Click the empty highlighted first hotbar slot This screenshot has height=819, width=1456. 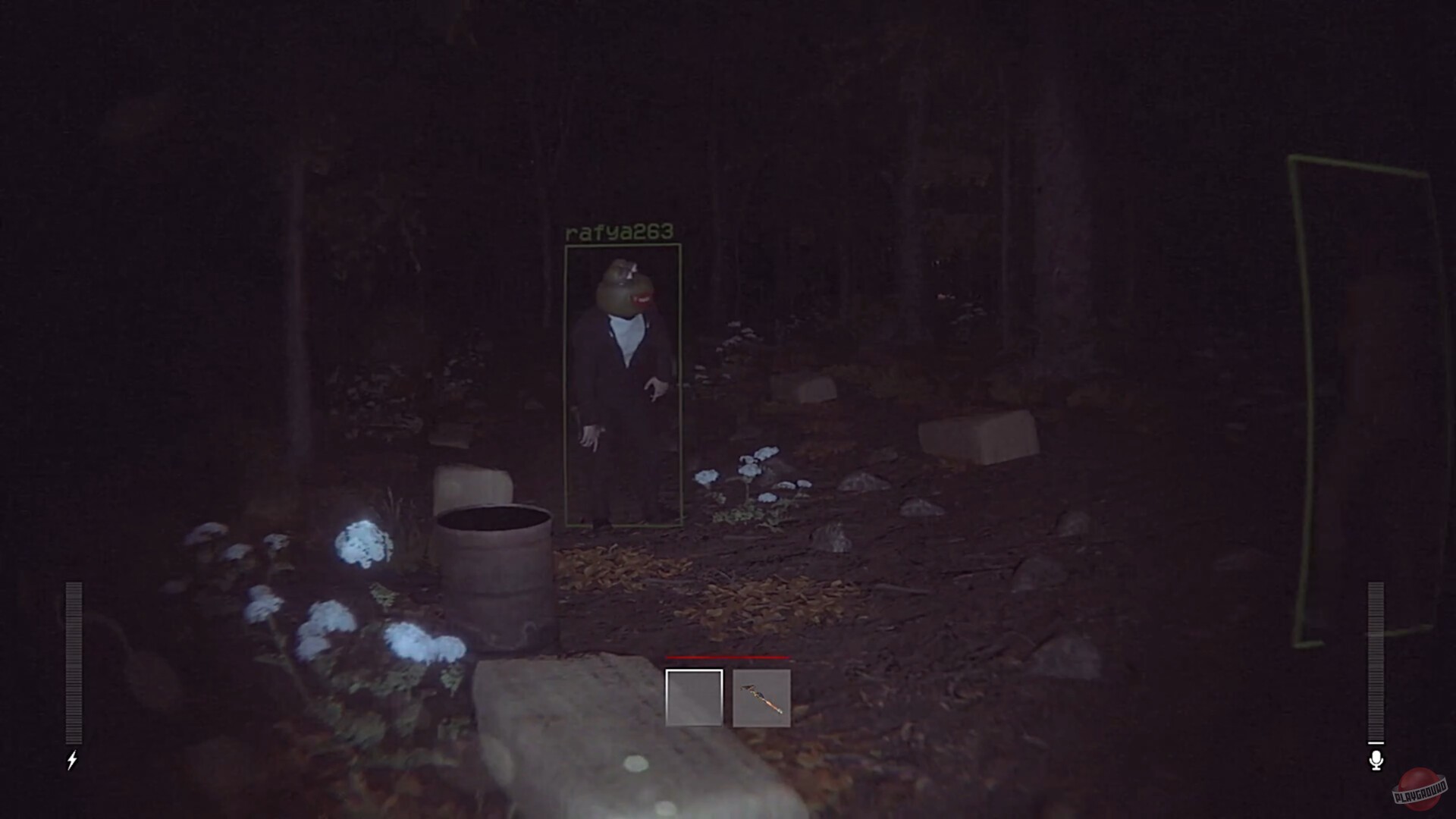[x=693, y=698]
